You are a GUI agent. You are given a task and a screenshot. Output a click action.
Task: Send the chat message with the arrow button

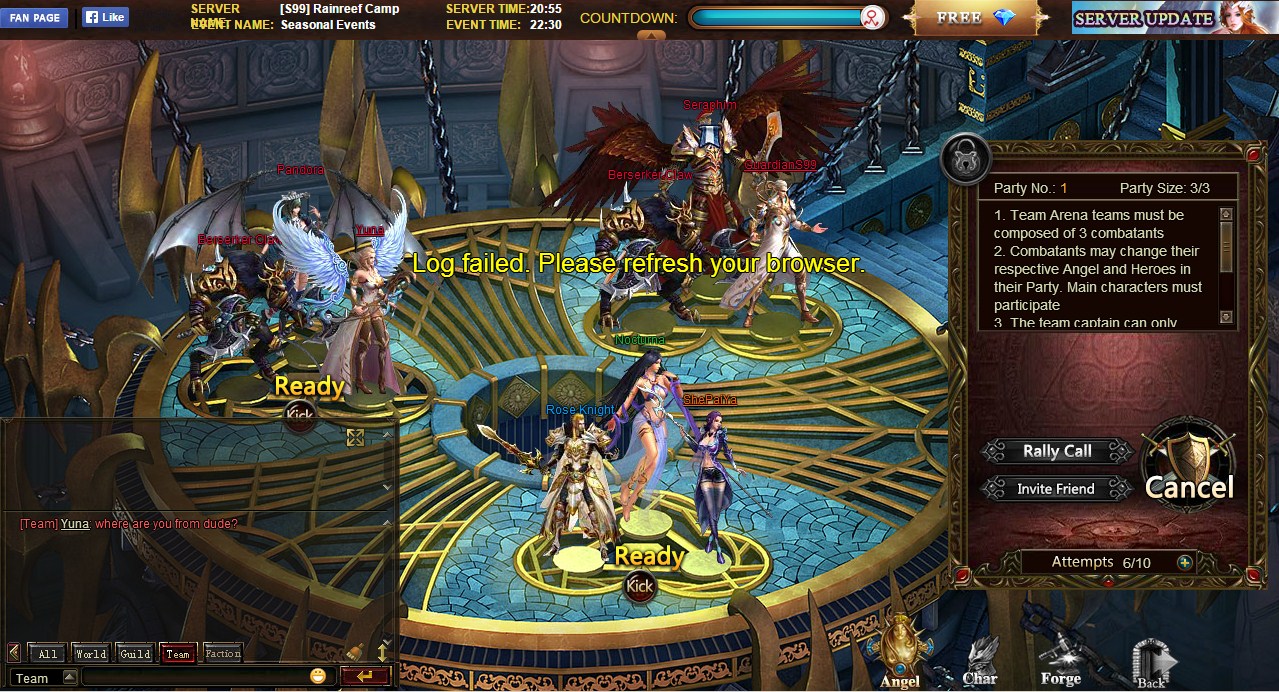tap(365, 677)
